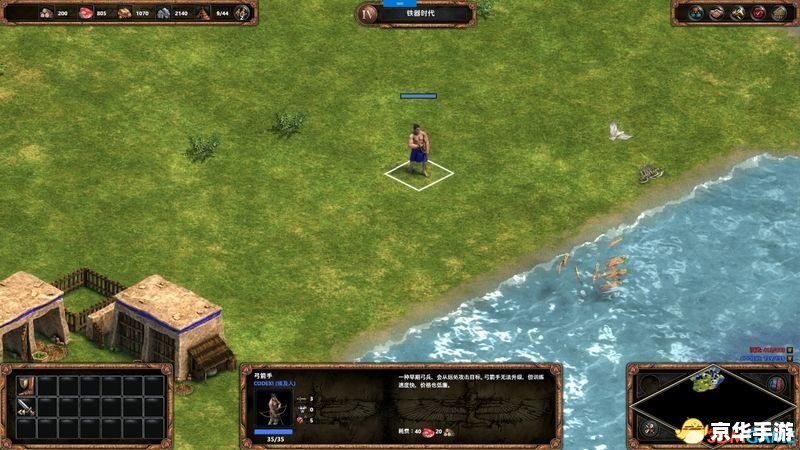Viewport: 800px width, 450px height.
Task: Select the sword command in command grid
Action: click(x=24, y=407)
